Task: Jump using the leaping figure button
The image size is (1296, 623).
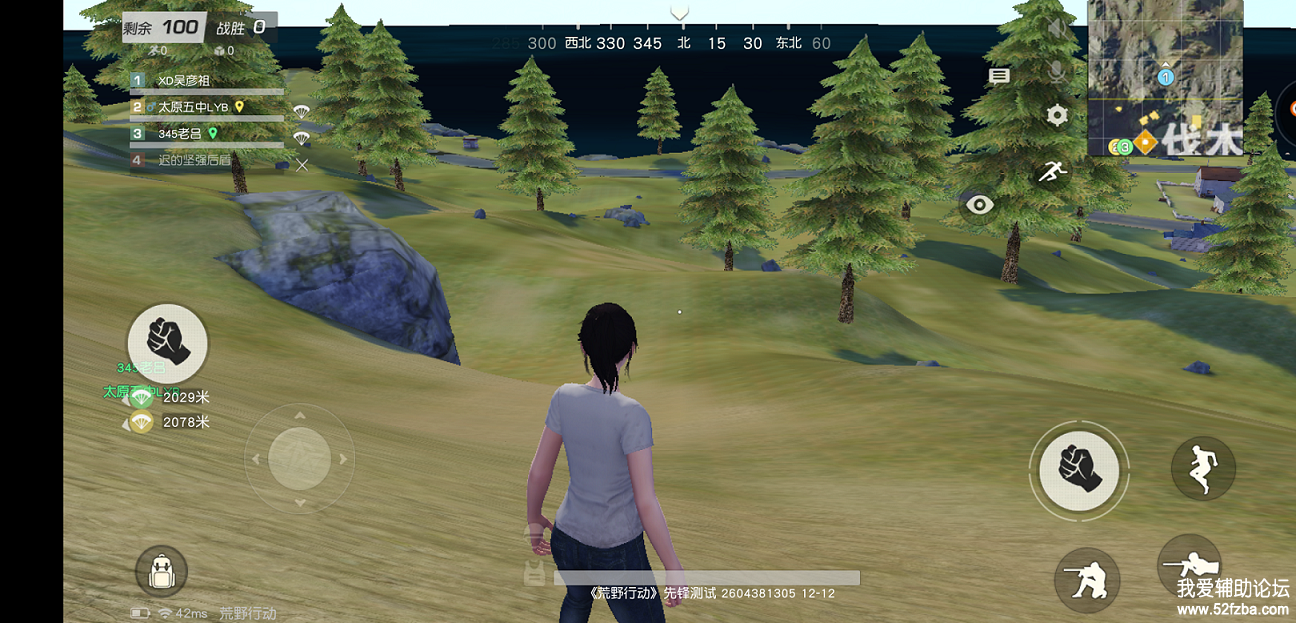Action: [1203, 468]
